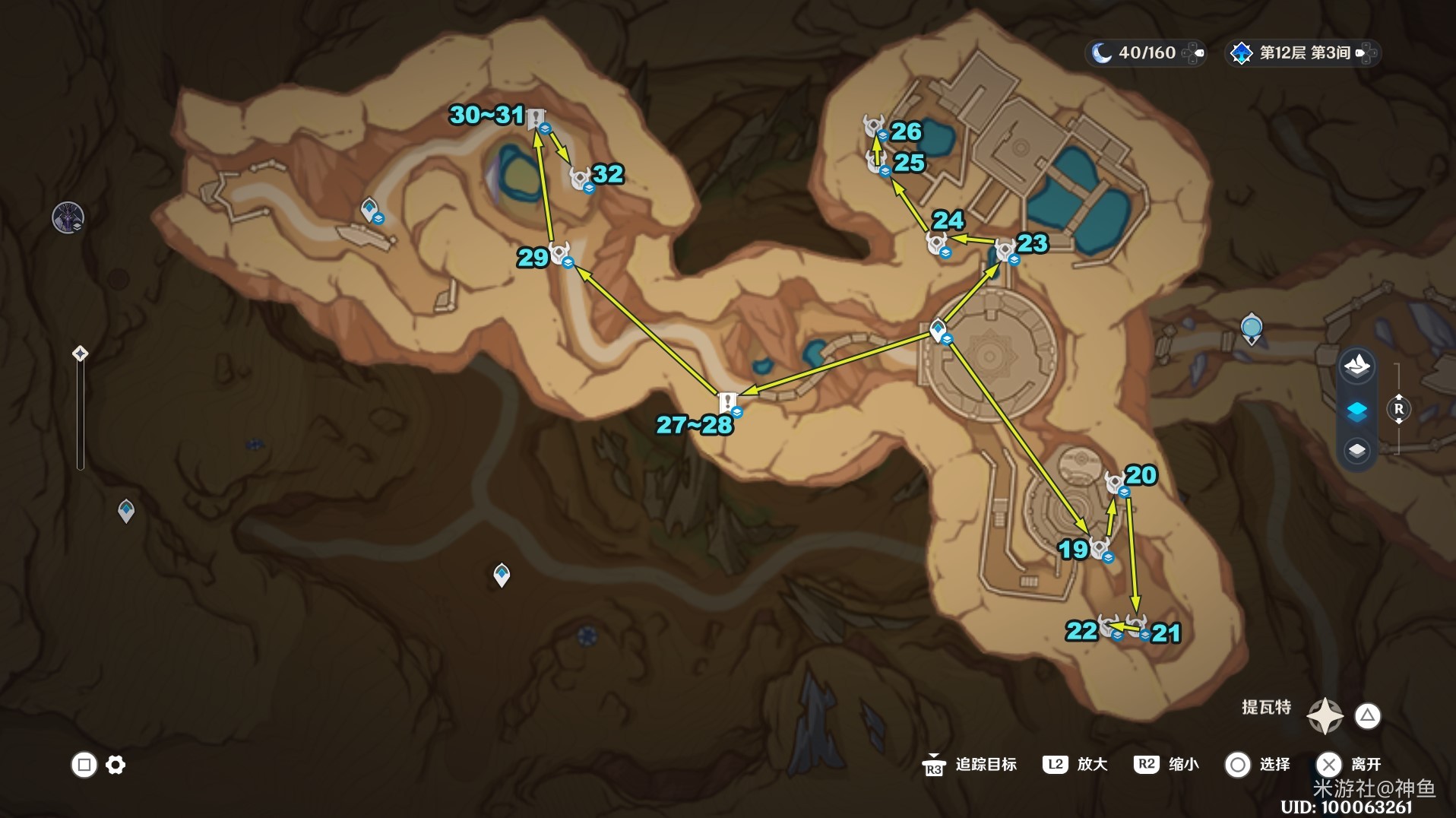Select the highlighted blue underground layer
The width and height of the screenshot is (1456, 818).
(x=1356, y=411)
